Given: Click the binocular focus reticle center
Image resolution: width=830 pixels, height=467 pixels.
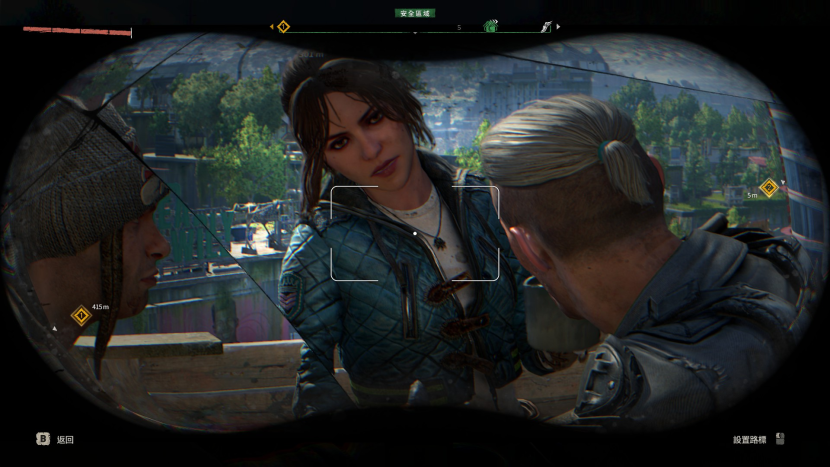Looking at the screenshot, I should pyautogui.click(x=415, y=233).
